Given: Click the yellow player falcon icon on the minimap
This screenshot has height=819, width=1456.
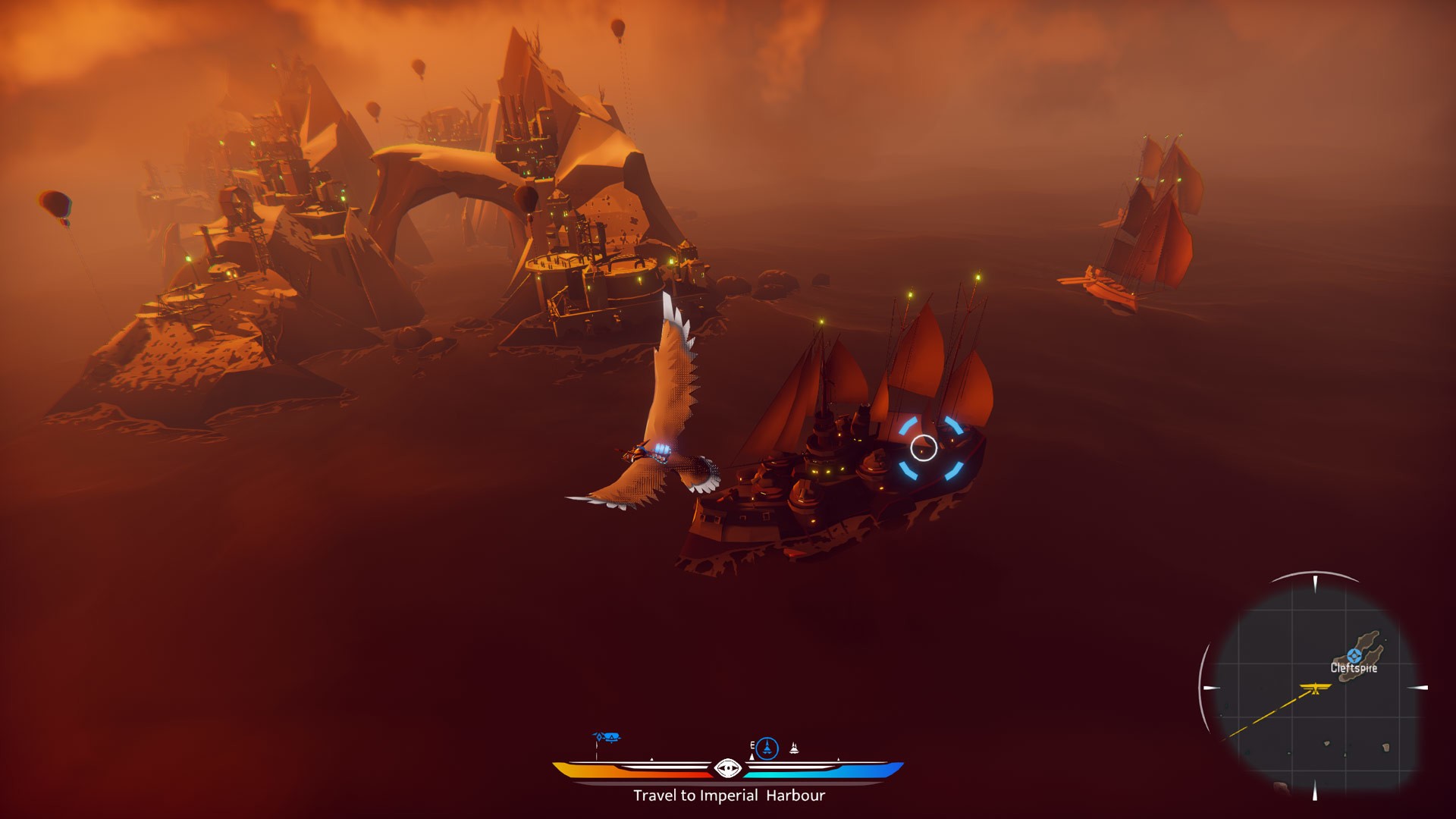Looking at the screenshot, I should coord(1315,689).
